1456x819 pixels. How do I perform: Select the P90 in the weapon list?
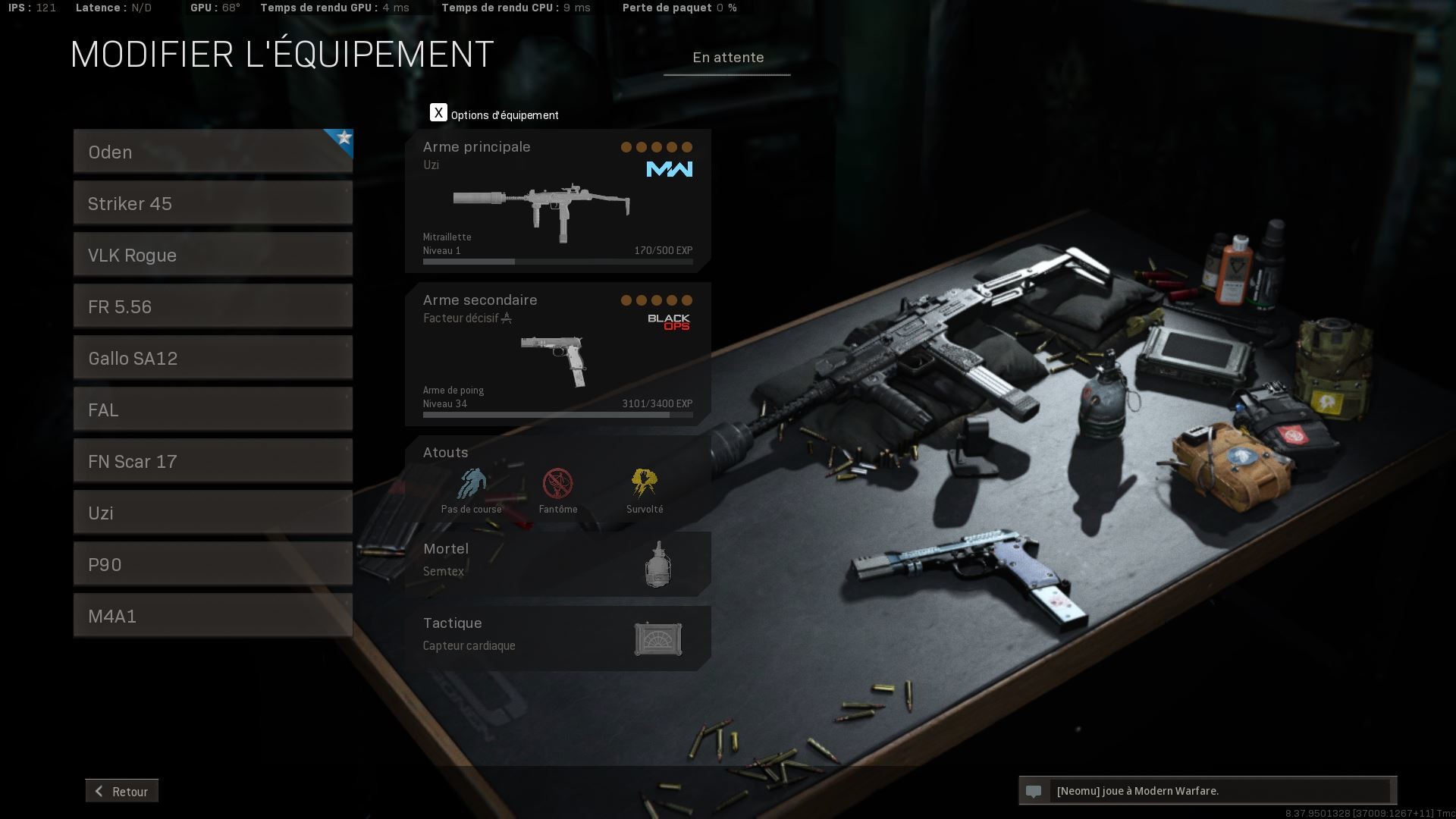(212, 564)
